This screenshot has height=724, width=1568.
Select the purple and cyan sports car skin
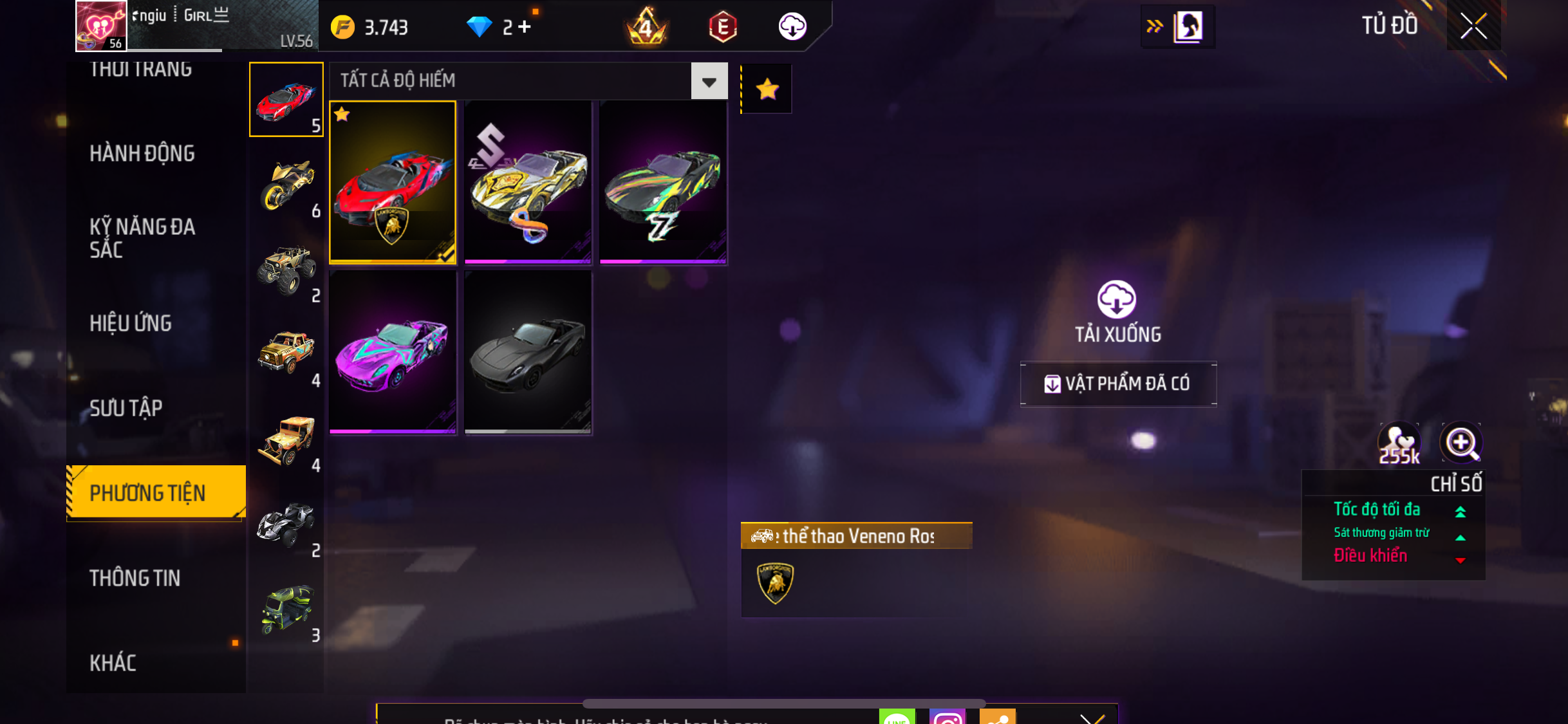pos(393,352)
